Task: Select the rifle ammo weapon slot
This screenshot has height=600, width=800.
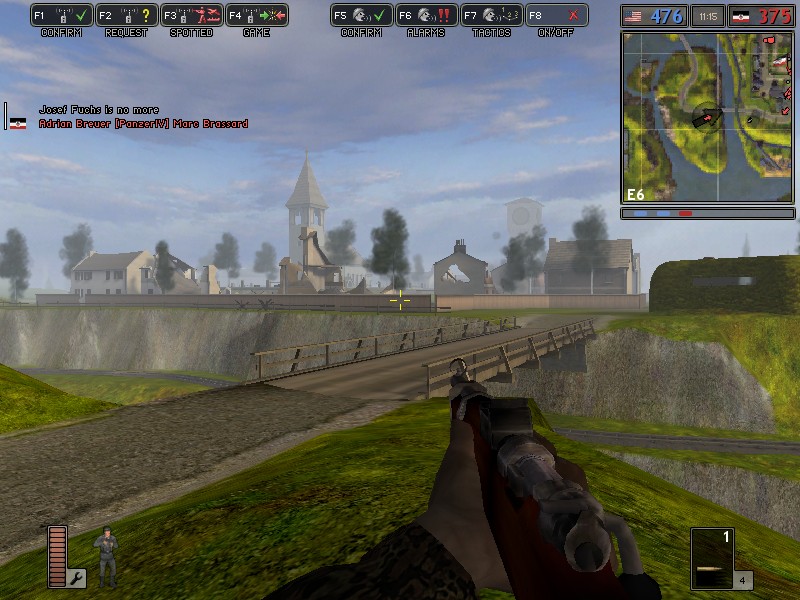Action: [712, 558]
